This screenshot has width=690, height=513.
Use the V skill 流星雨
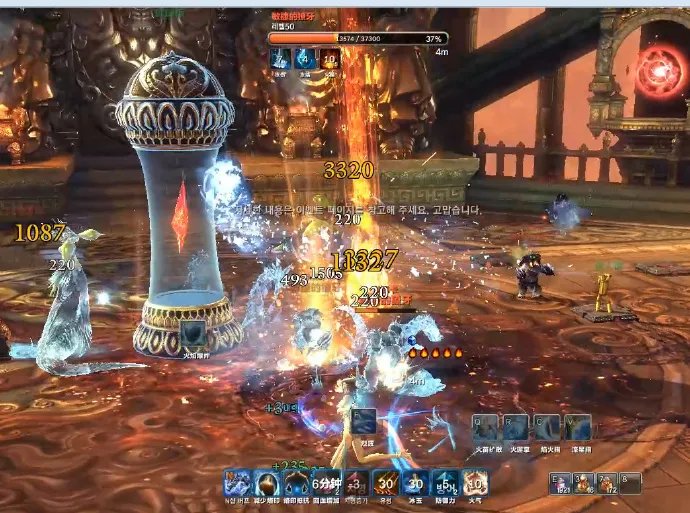pyautogui.click(x=575, y=428)
